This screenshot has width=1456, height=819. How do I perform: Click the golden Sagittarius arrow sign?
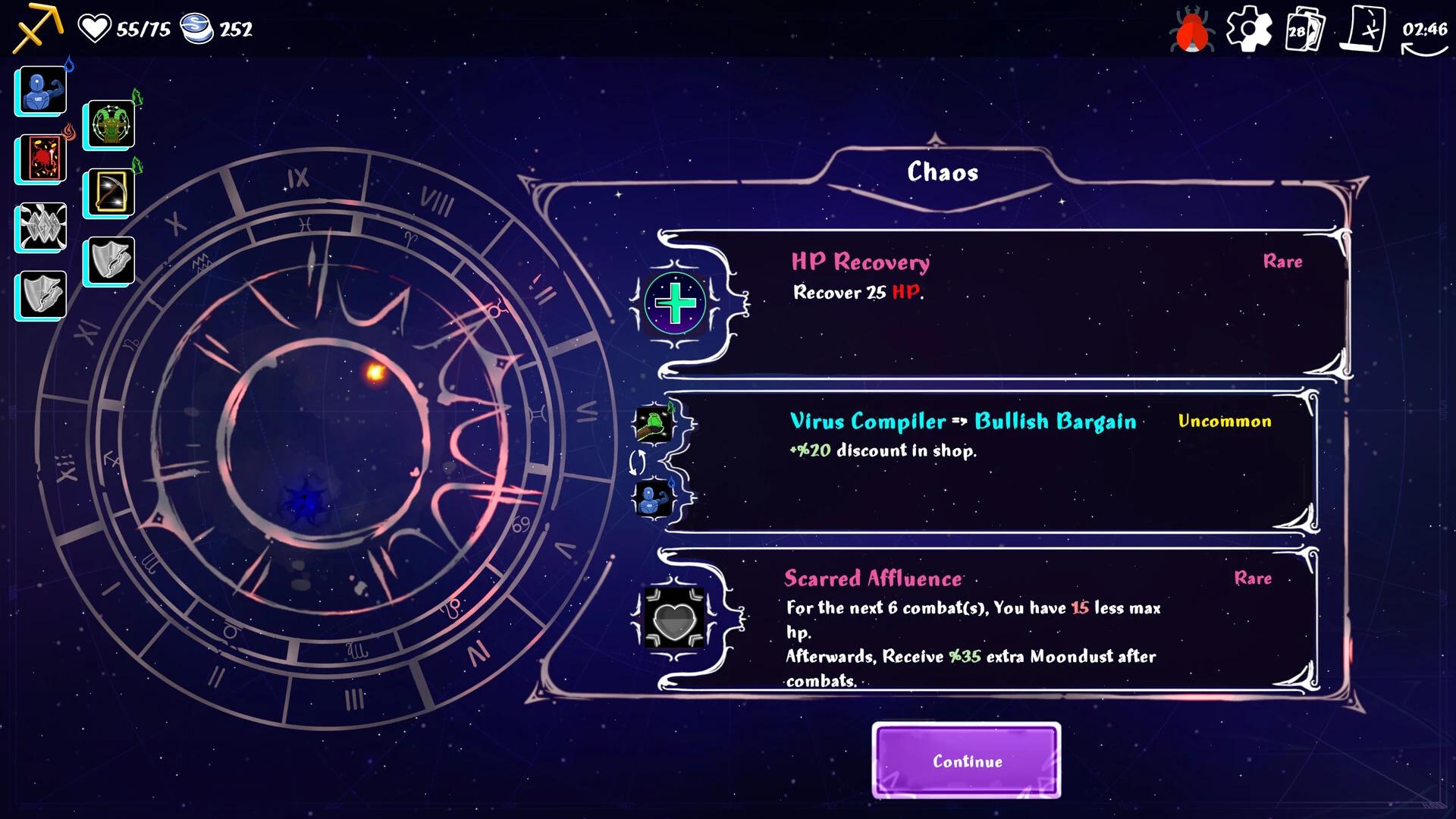(36, 27)
